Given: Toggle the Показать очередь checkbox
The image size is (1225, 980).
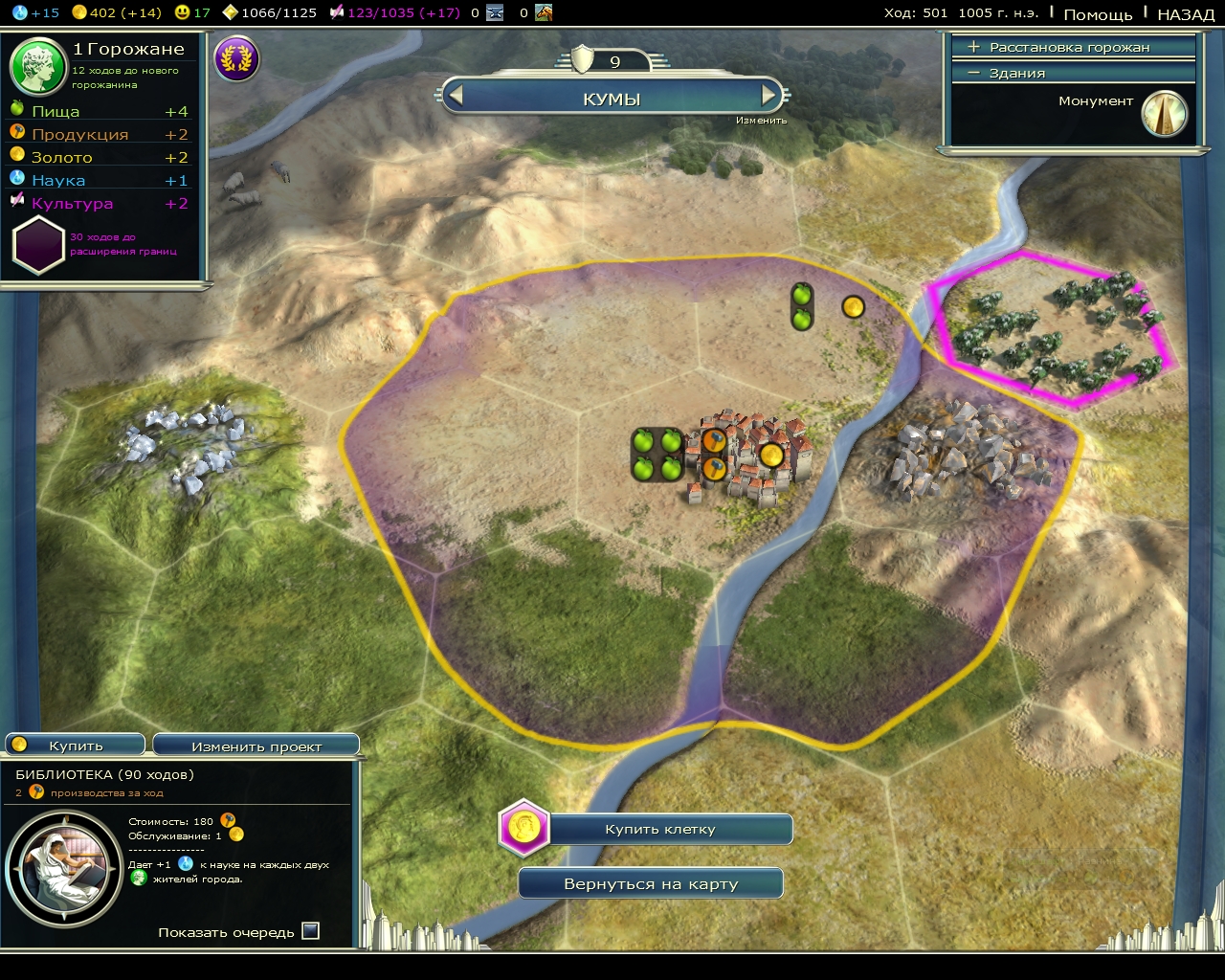Looking at the screenshot, I should [309, 929].
